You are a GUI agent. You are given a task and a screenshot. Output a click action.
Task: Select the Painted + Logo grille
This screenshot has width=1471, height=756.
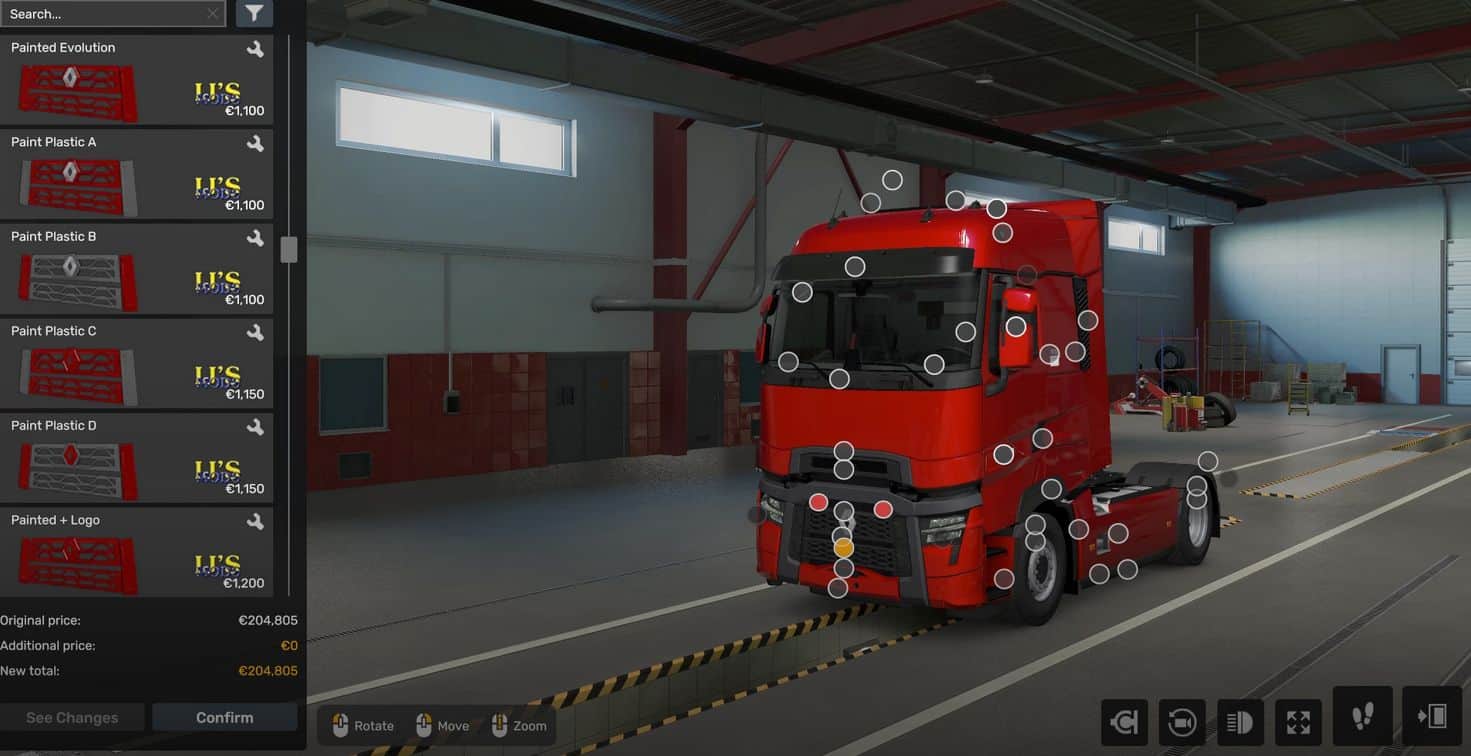[136, 553]
